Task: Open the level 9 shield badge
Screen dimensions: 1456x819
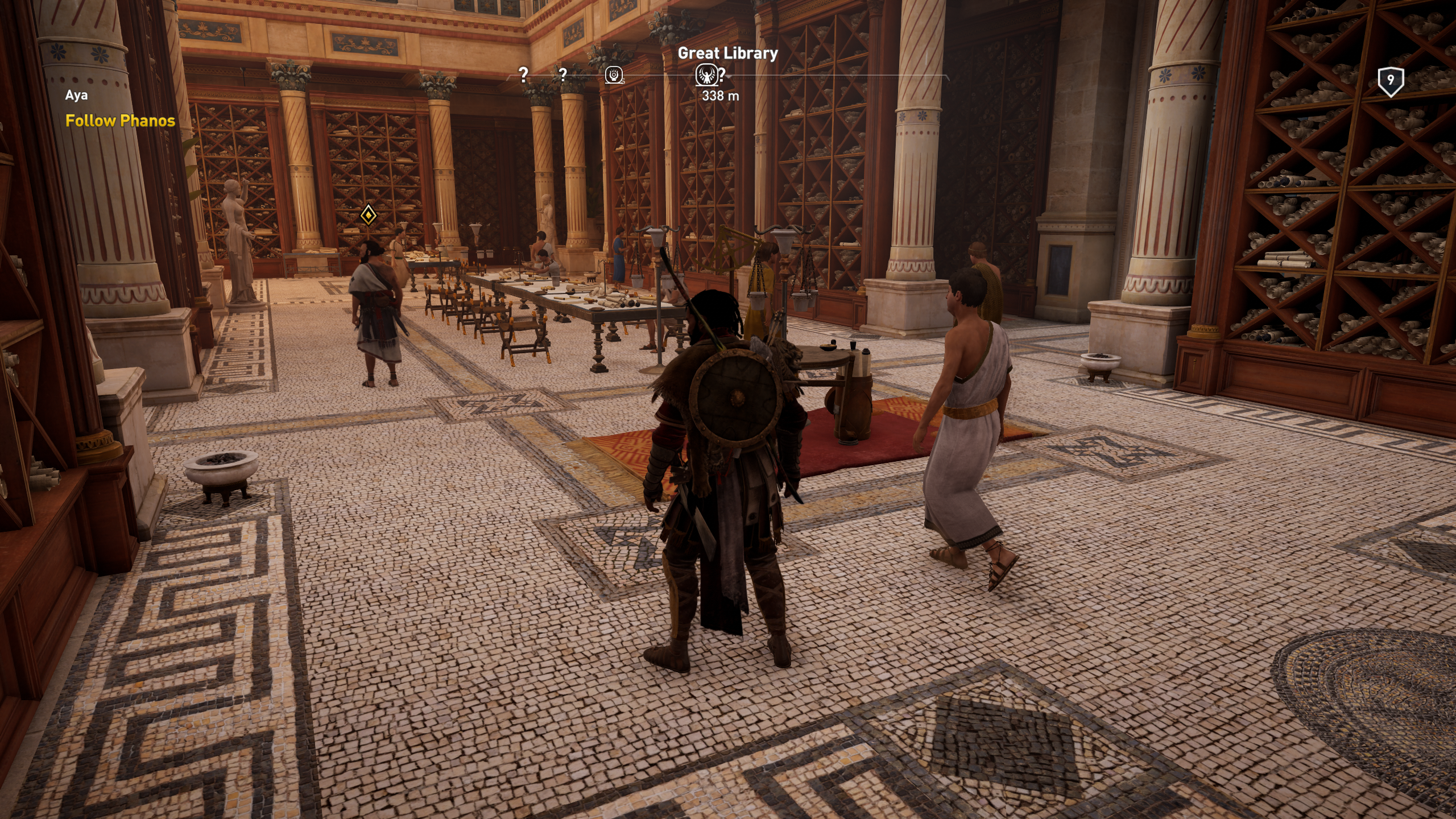Action: pos(1391,81)
